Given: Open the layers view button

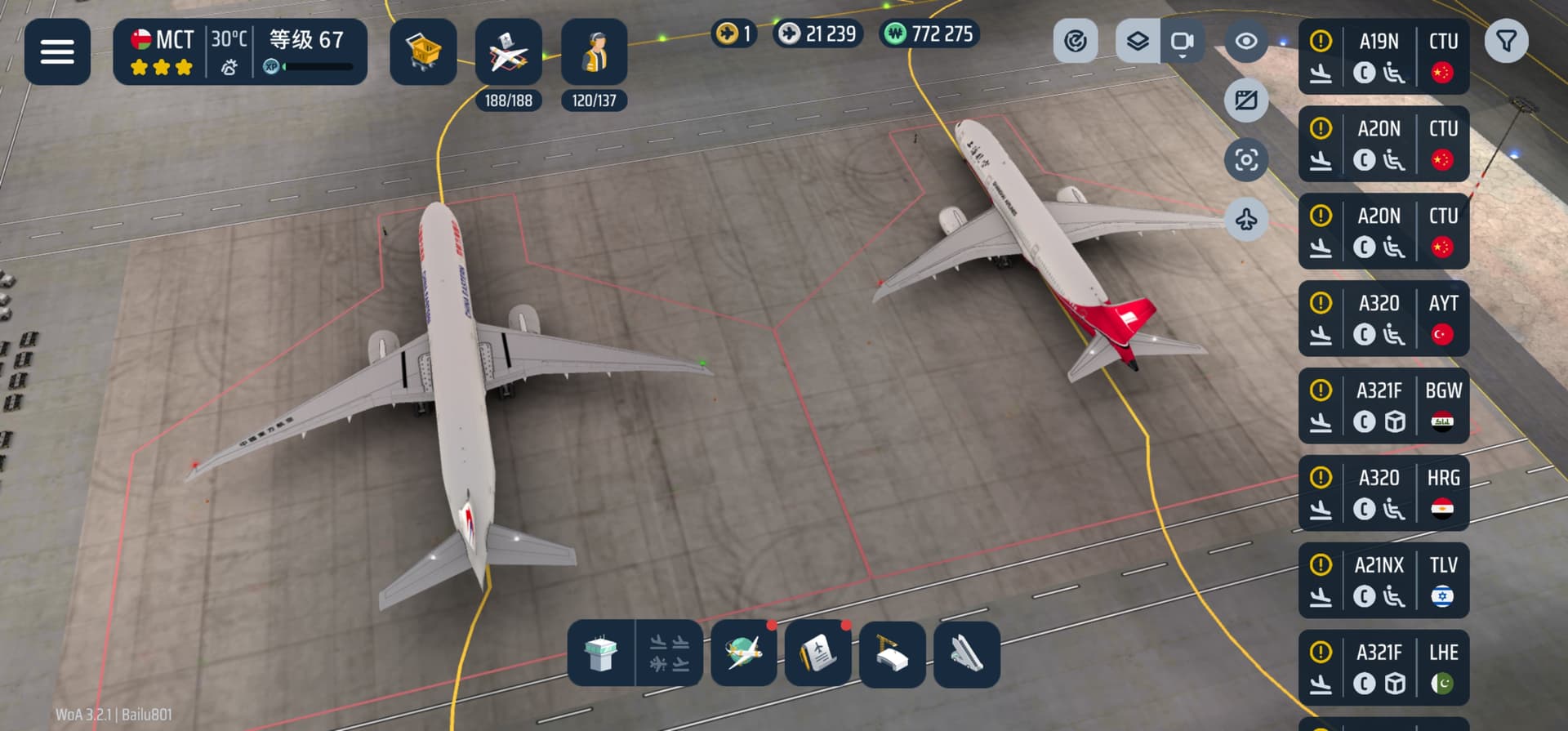Looking at the screenshot, I should tap(1138, 41).
